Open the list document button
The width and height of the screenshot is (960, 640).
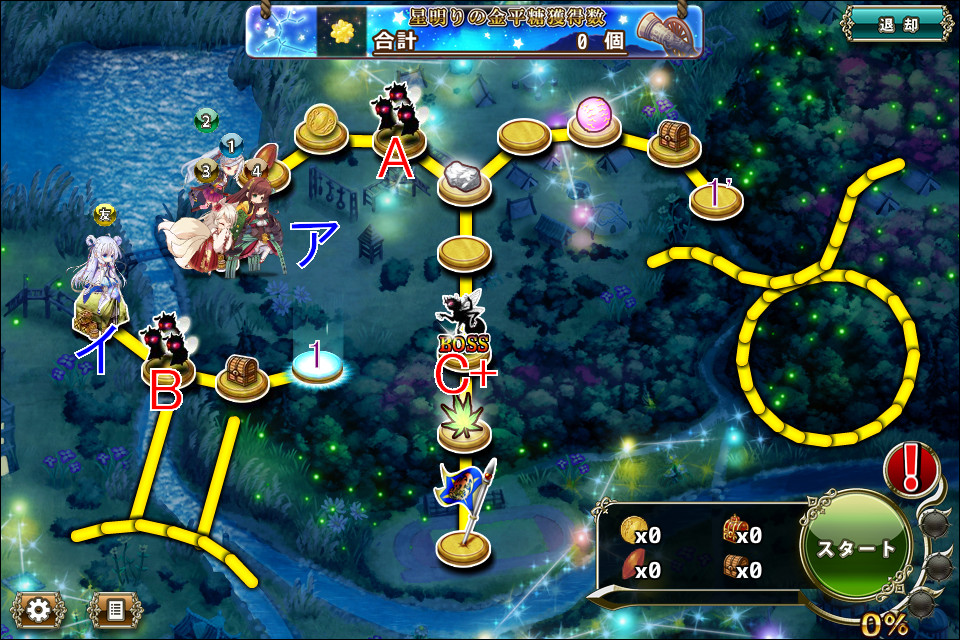114,607
